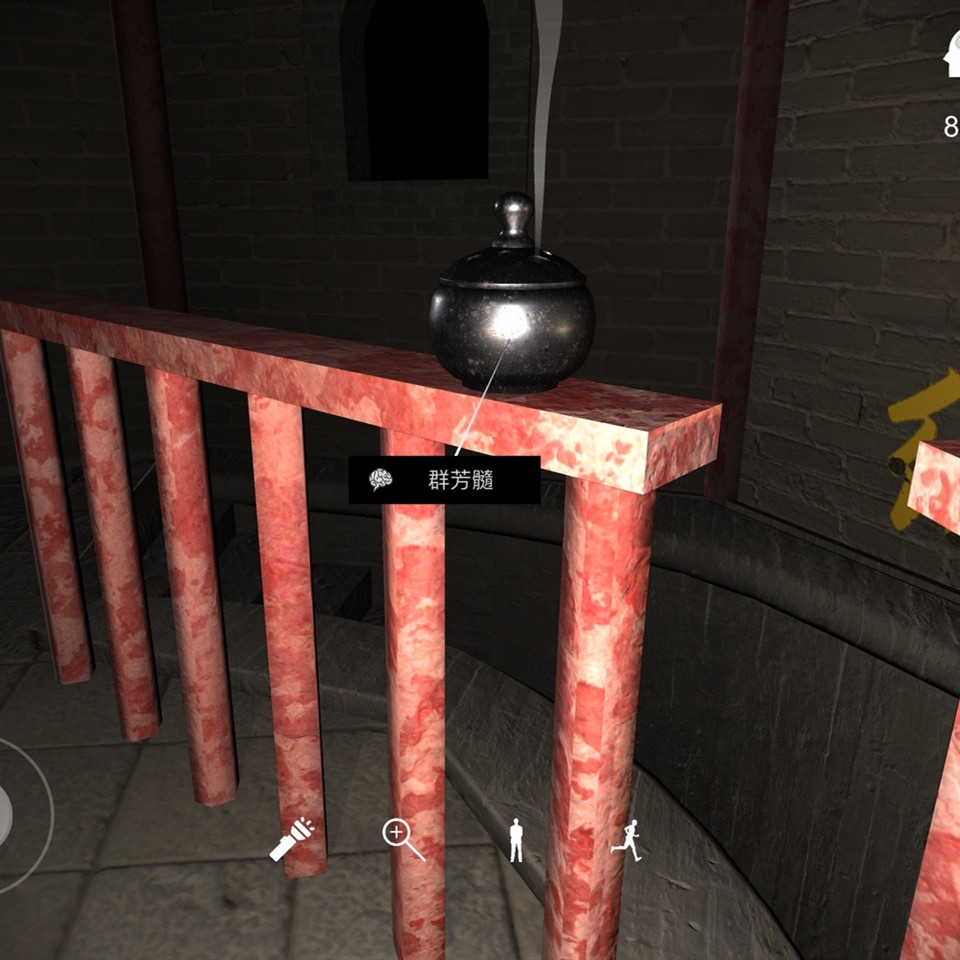The height and width of the screenshot is (960, 960).
Task: Activate the running figure sprint icon
Action: 626,840
